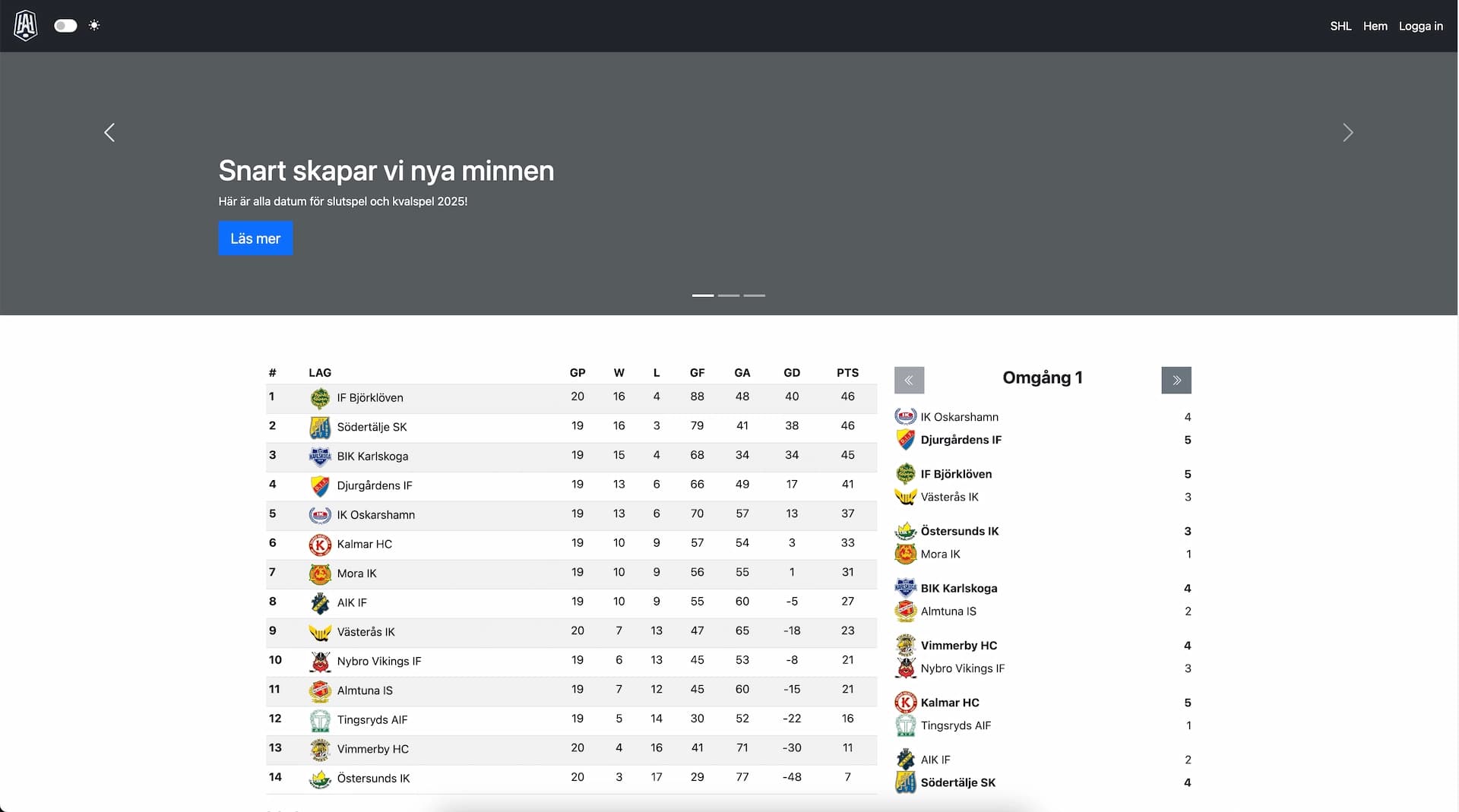Select the IF Björklöven team crest in standings
Image resolution: width=1459 pixels, height=812 pixels.
click(x=321, y=397)
